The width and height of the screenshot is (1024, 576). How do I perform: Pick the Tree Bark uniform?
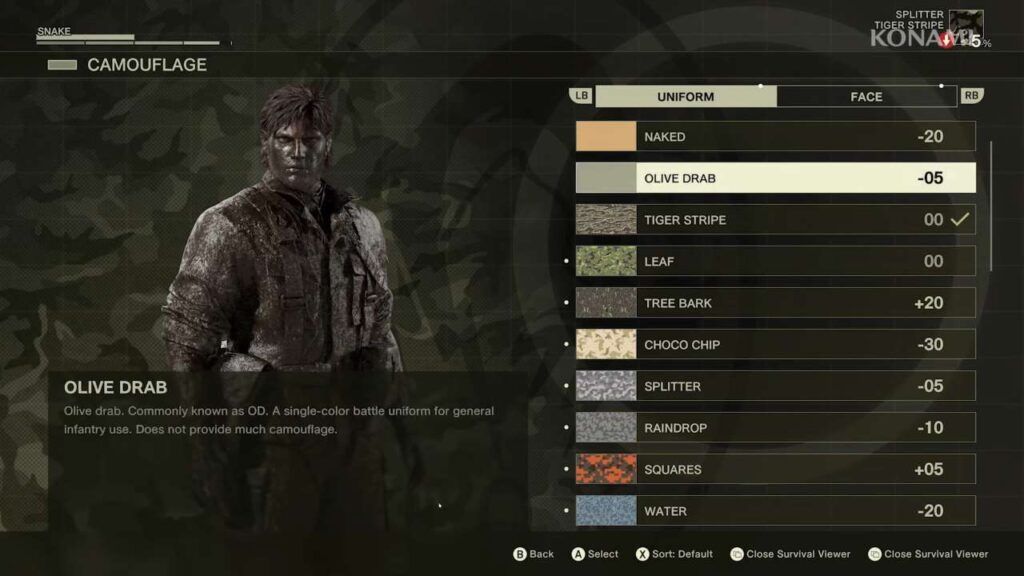[x=775, y=303]
